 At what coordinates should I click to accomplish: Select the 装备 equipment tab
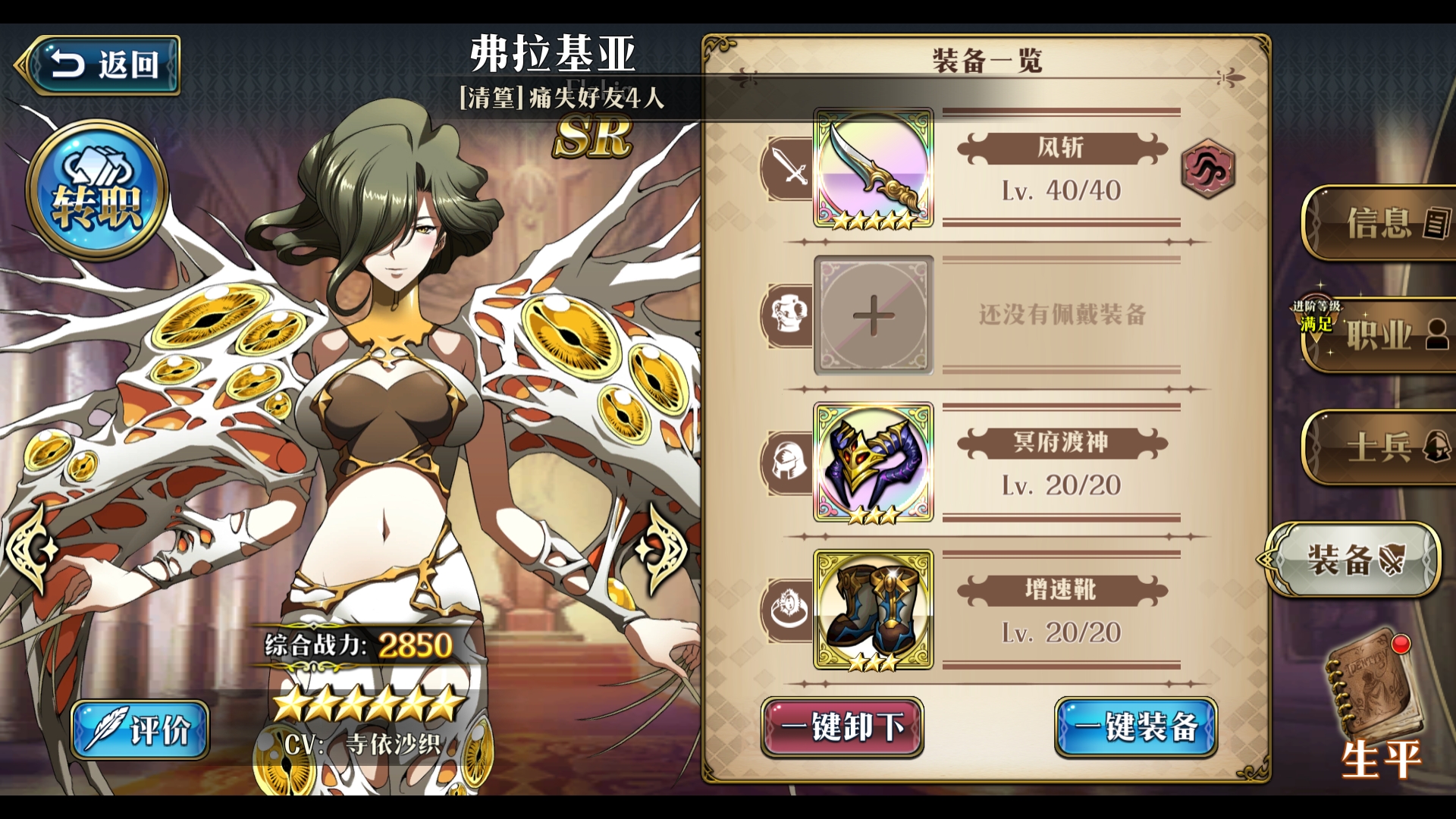[1355, 560]
